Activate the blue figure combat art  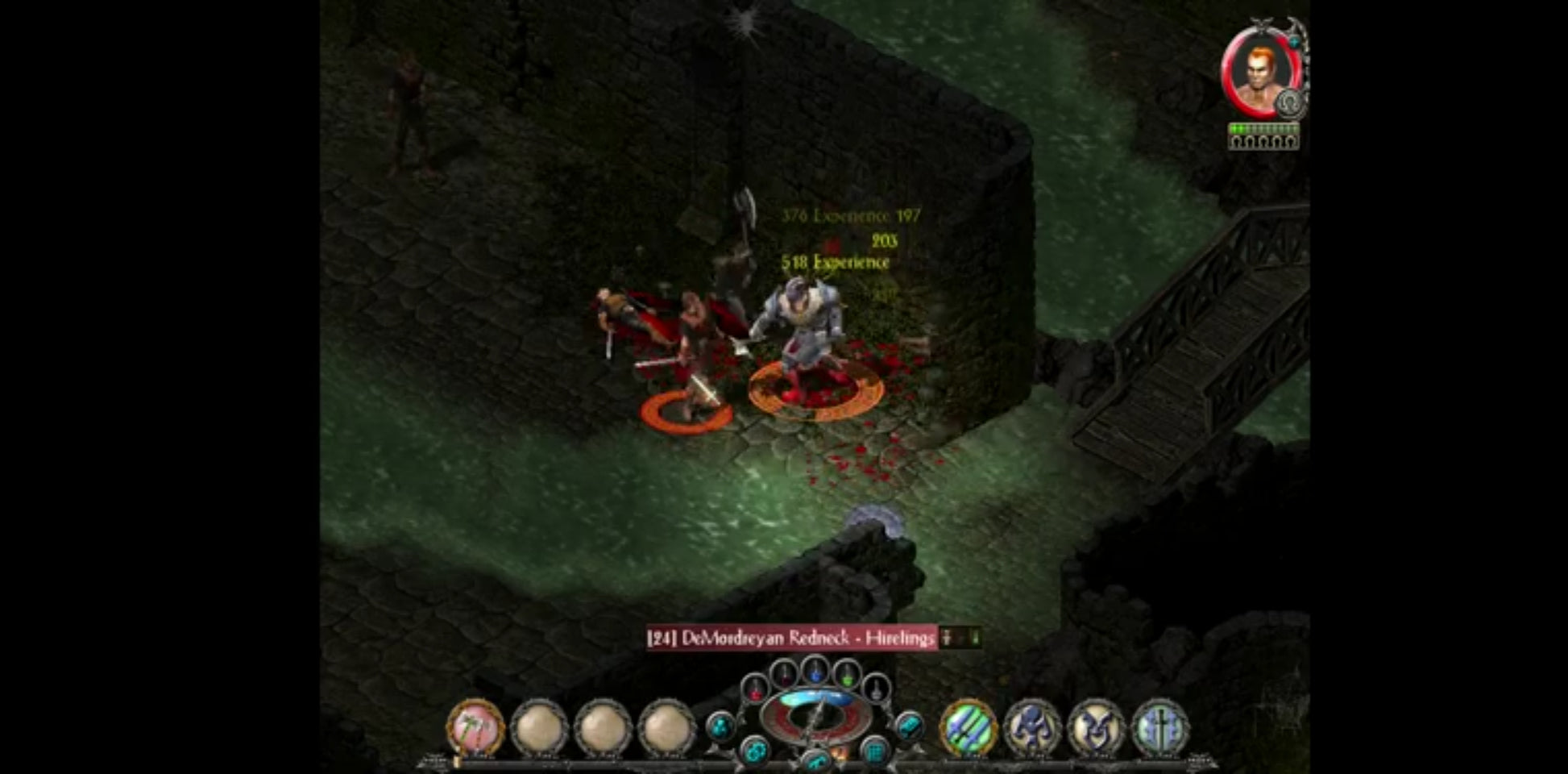(x=1032, y=727)
